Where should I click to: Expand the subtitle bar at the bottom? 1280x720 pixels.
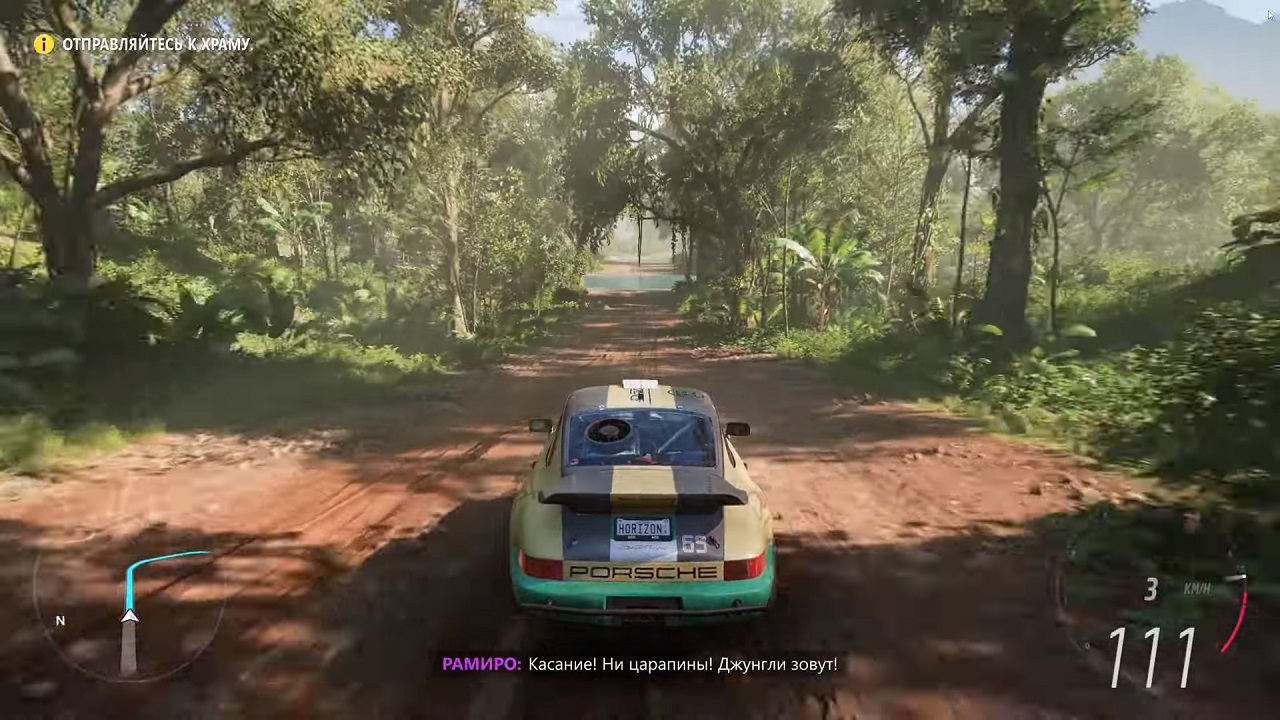click(x=640, y=664)
